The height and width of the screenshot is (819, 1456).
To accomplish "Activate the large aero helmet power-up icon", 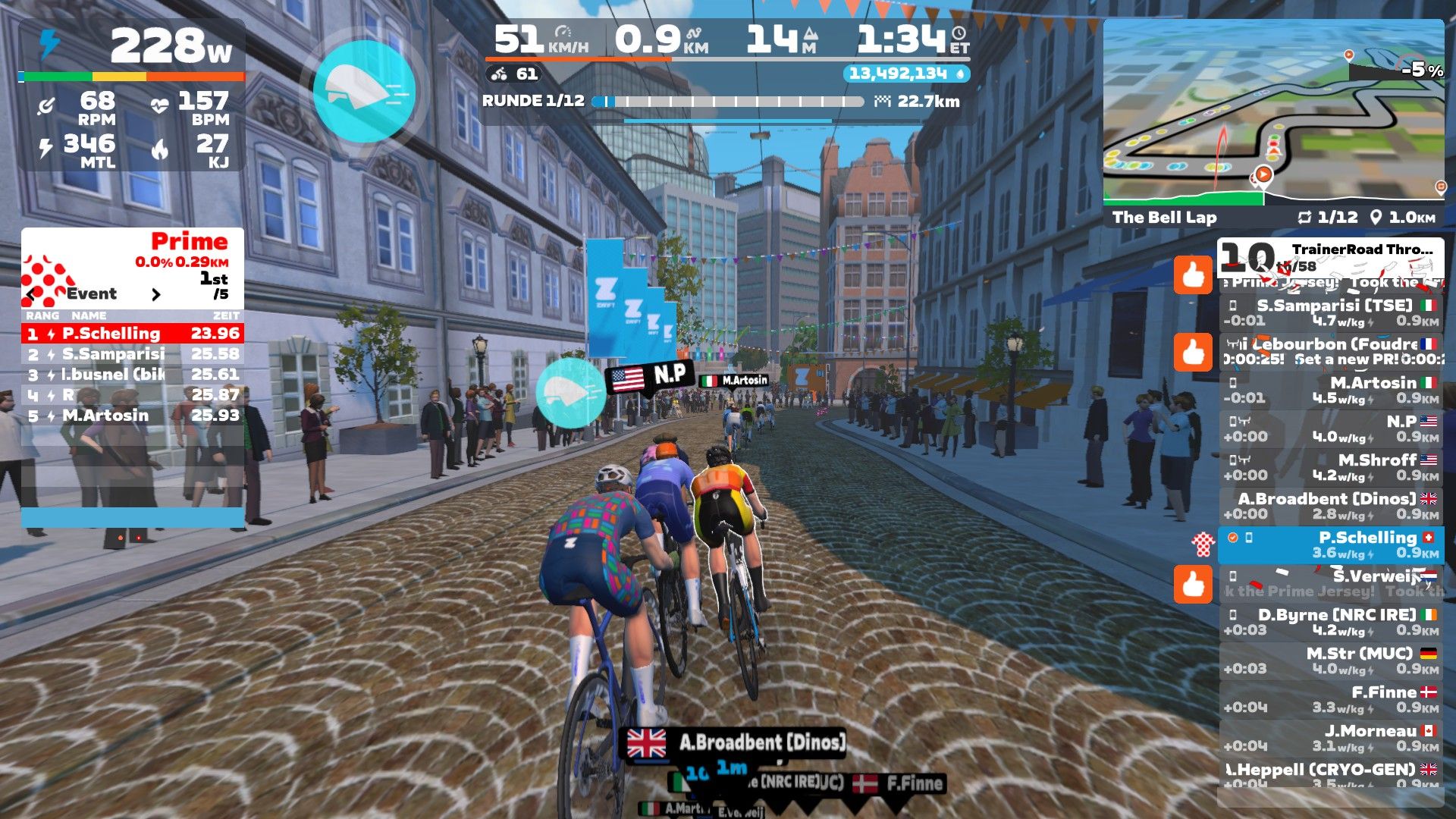I will pyautogui.click(x=364, y=91).
